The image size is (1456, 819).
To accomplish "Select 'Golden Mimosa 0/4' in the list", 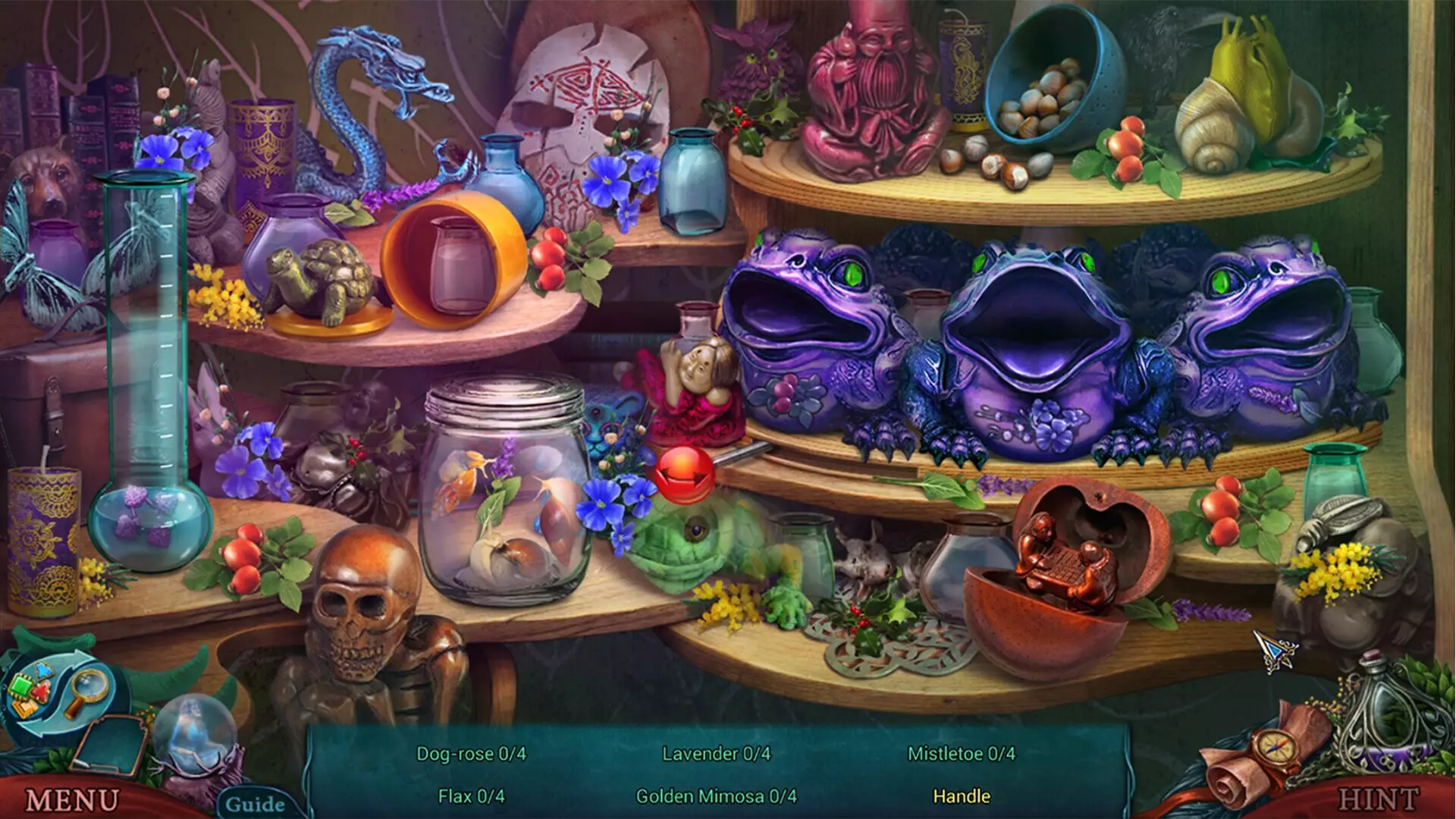I will coord(714,797).
